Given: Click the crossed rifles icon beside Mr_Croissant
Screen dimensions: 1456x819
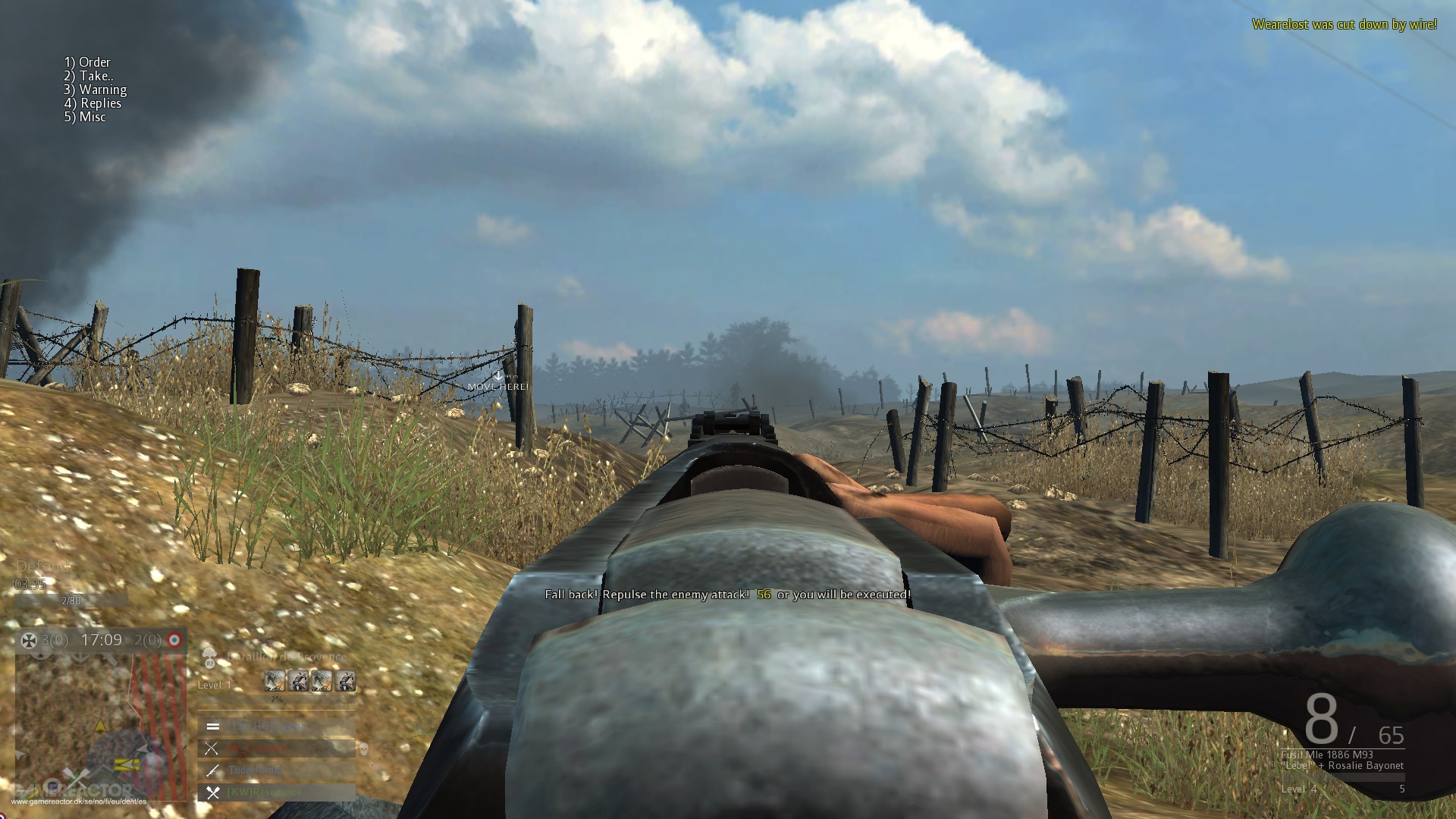Looking at the screenshot, I should coord(212,750).
